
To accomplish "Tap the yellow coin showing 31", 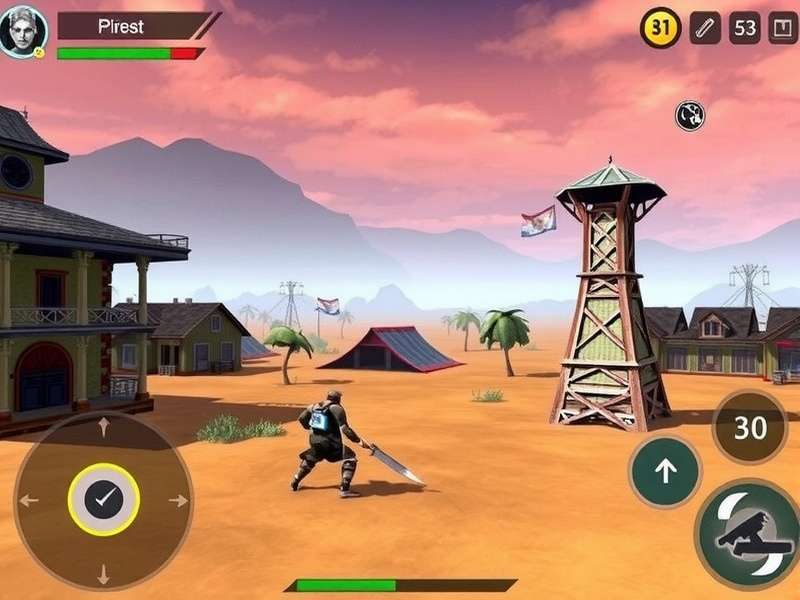I will pos(660,28).
